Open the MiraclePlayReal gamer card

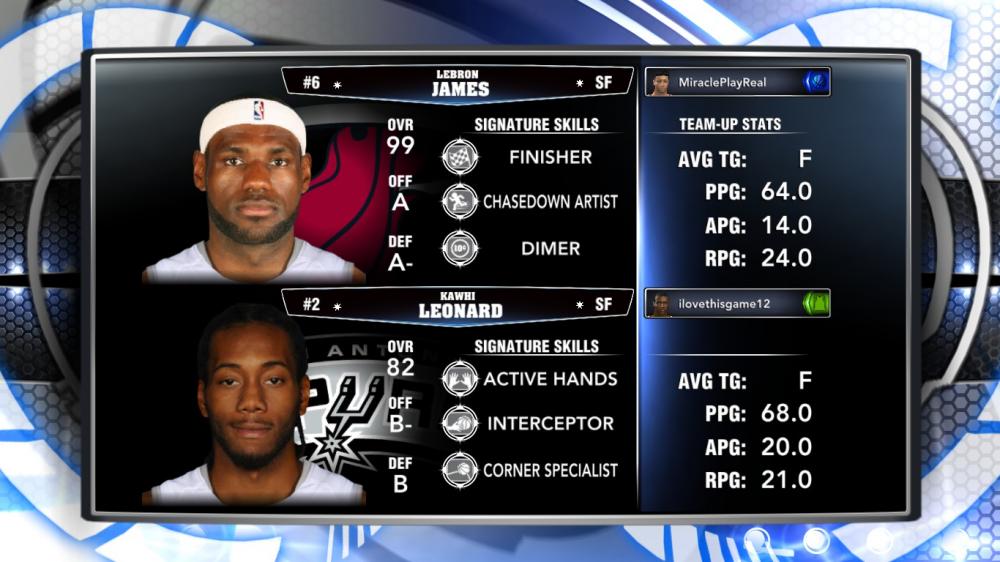pos(738,83)
